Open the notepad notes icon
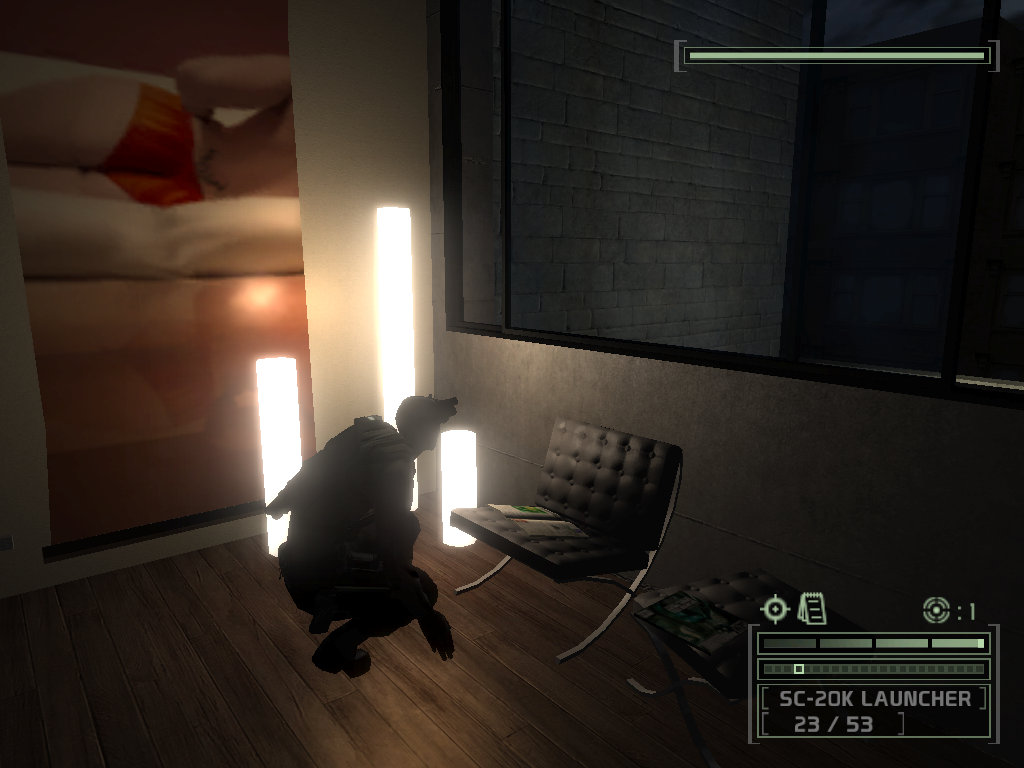Image resolution: width=1024 pixels, height=768 pixels. pyautogui.click(x=812, y=606)
